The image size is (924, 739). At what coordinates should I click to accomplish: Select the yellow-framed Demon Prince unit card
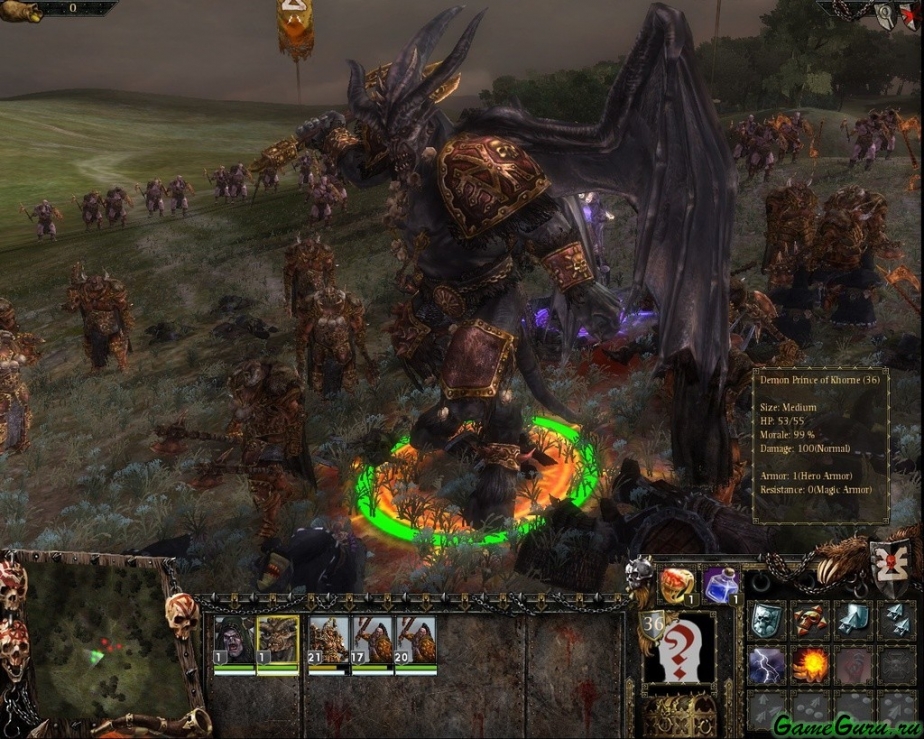point(278,640)
